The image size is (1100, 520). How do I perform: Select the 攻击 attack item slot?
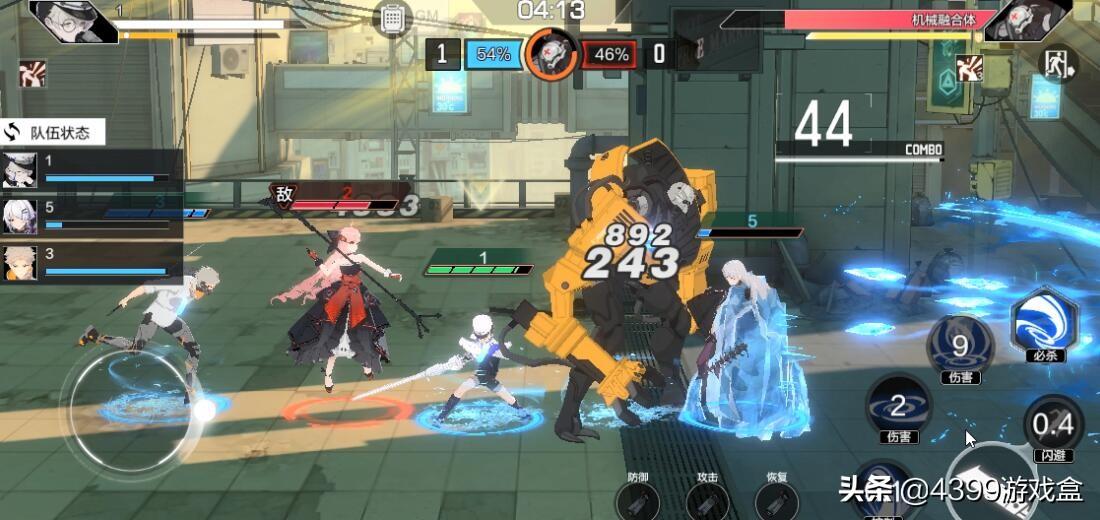point(707,499)
